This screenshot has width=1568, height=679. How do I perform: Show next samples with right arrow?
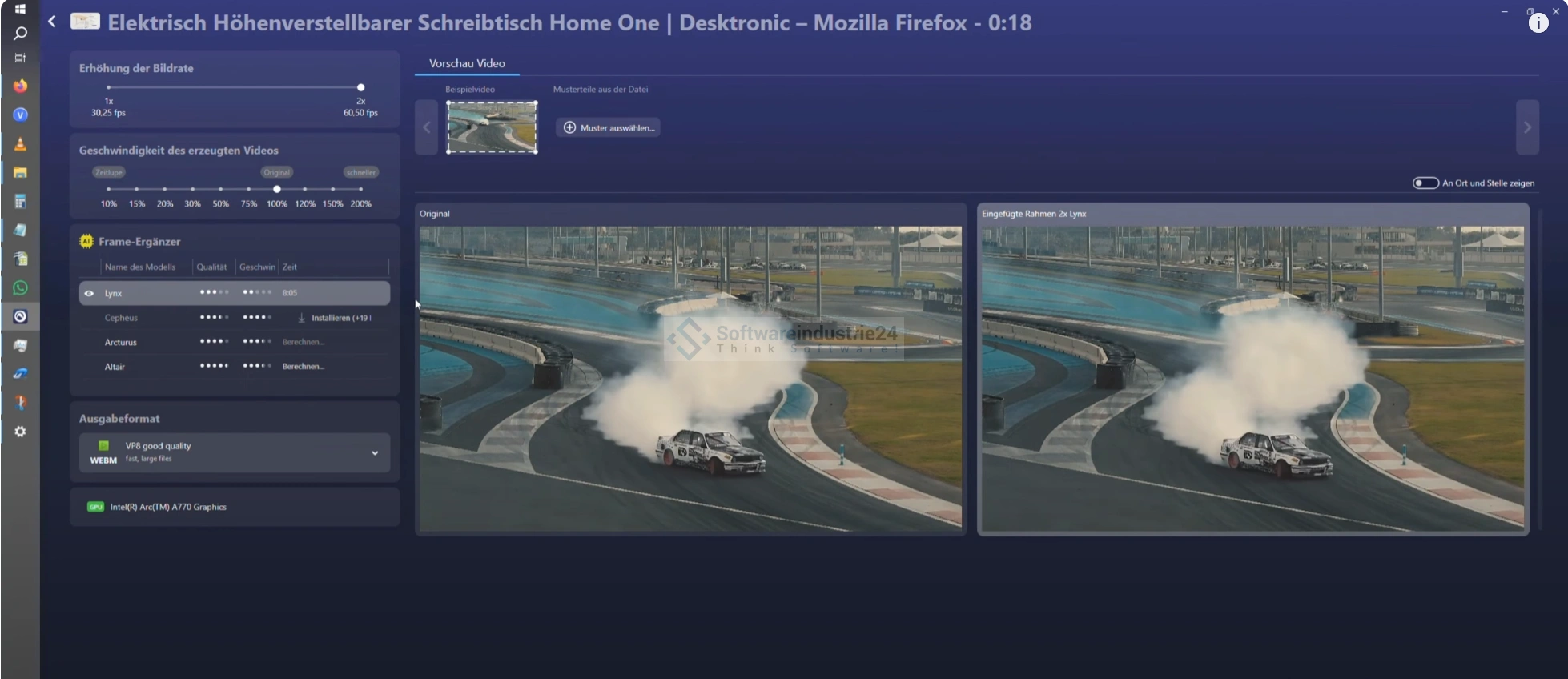(1527, 127)
